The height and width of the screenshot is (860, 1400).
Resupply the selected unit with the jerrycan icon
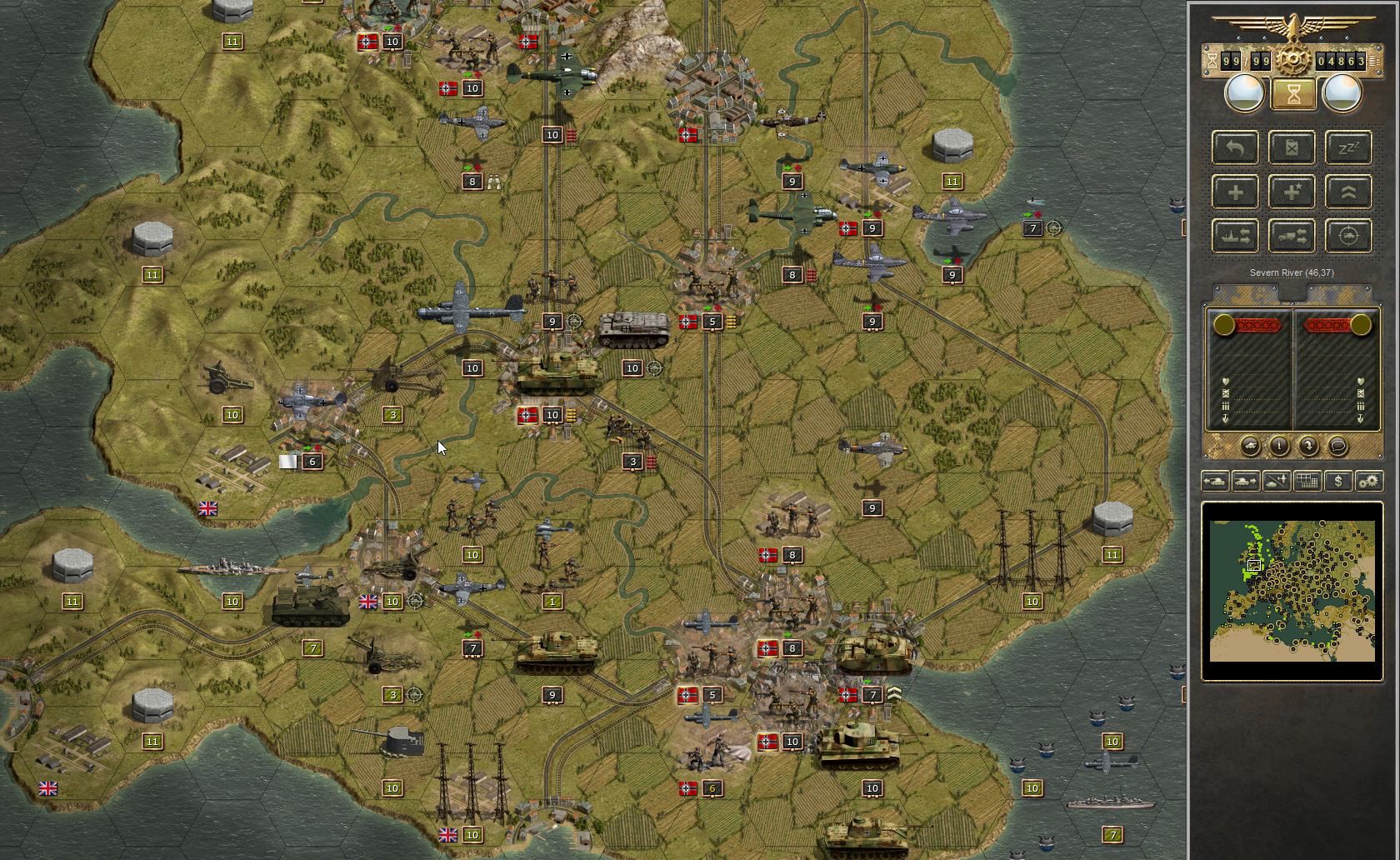(1292, 147)
